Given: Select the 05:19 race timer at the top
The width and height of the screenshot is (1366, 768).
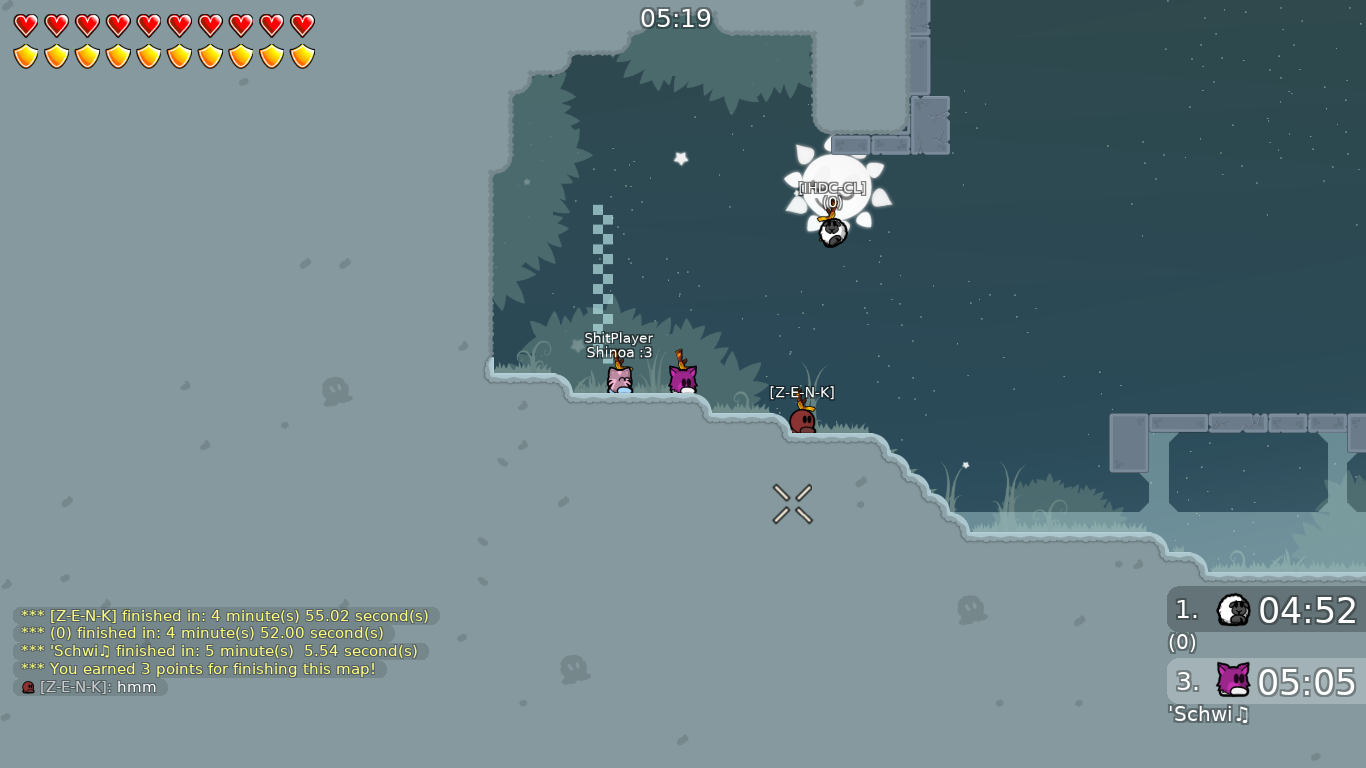Looking at the screenshot, I should point(678,18).
